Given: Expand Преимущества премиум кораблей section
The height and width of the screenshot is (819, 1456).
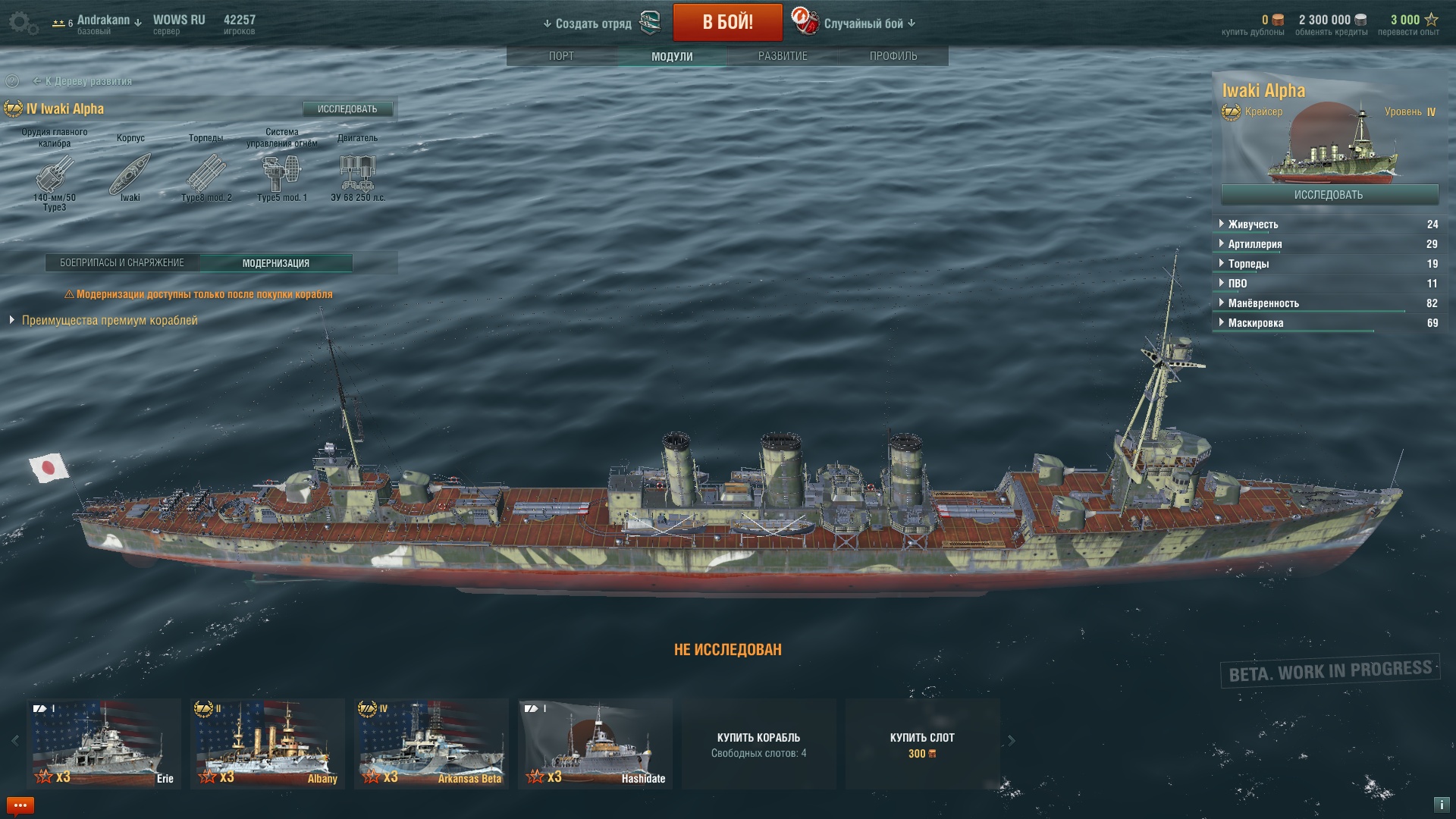Looking at the screenshot, I should click(x=109, y=321).
